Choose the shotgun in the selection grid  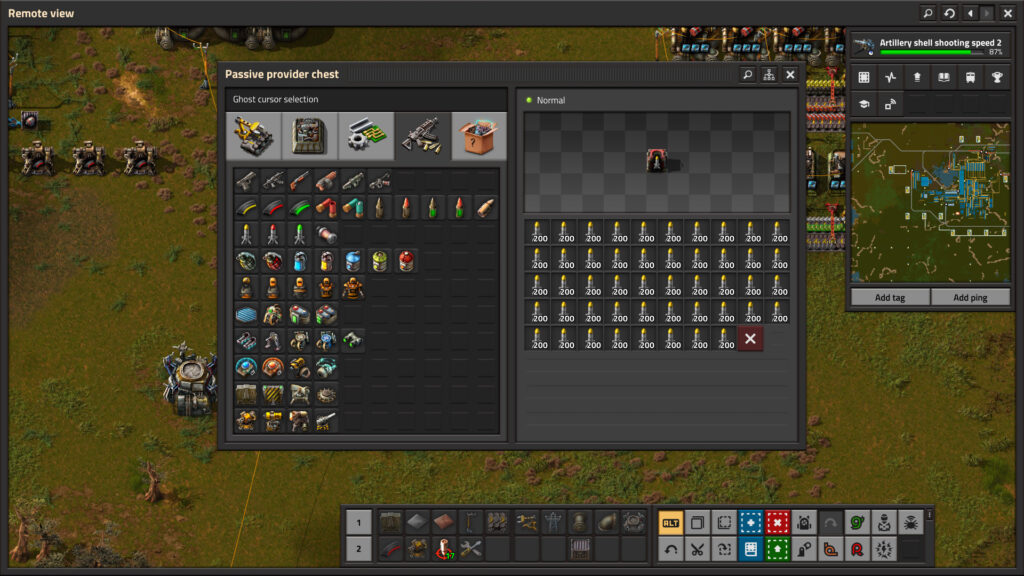pyautogui.click(x=299, y=181)
